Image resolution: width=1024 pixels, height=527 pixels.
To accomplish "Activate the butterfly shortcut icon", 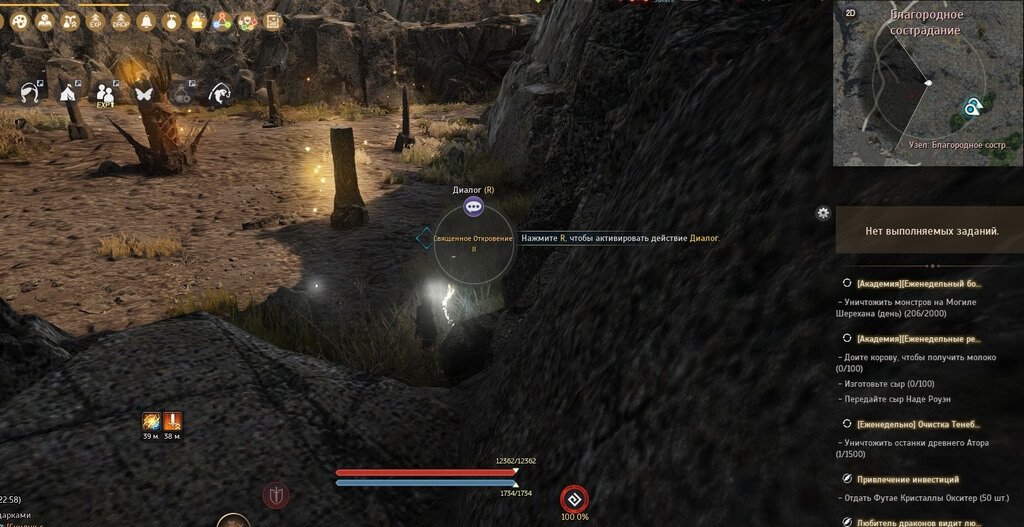I will click(x=143, y=93).
